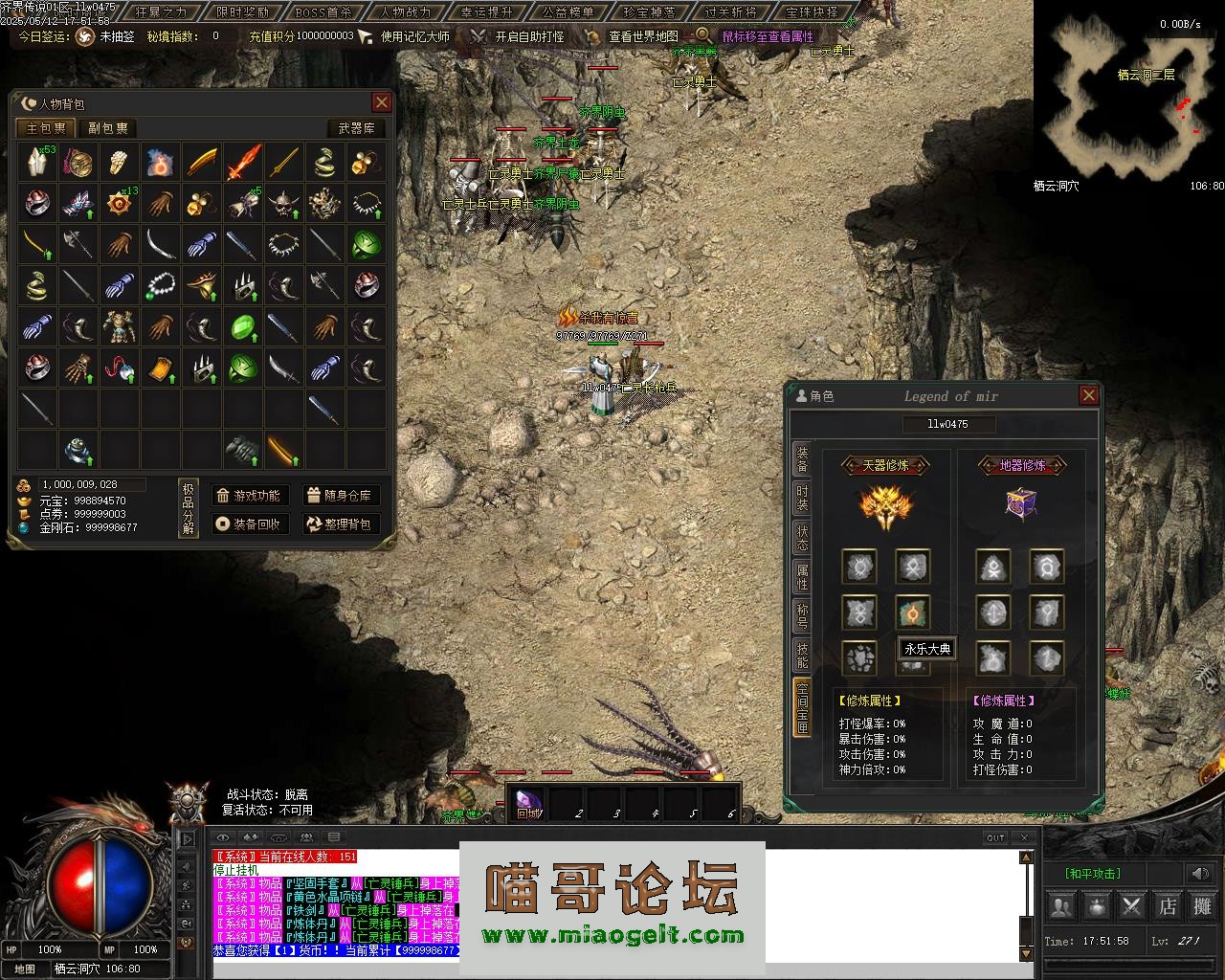Open the 人物战力 menu entry
Viewport: 1225px width, 980px height.
[406, 12]
